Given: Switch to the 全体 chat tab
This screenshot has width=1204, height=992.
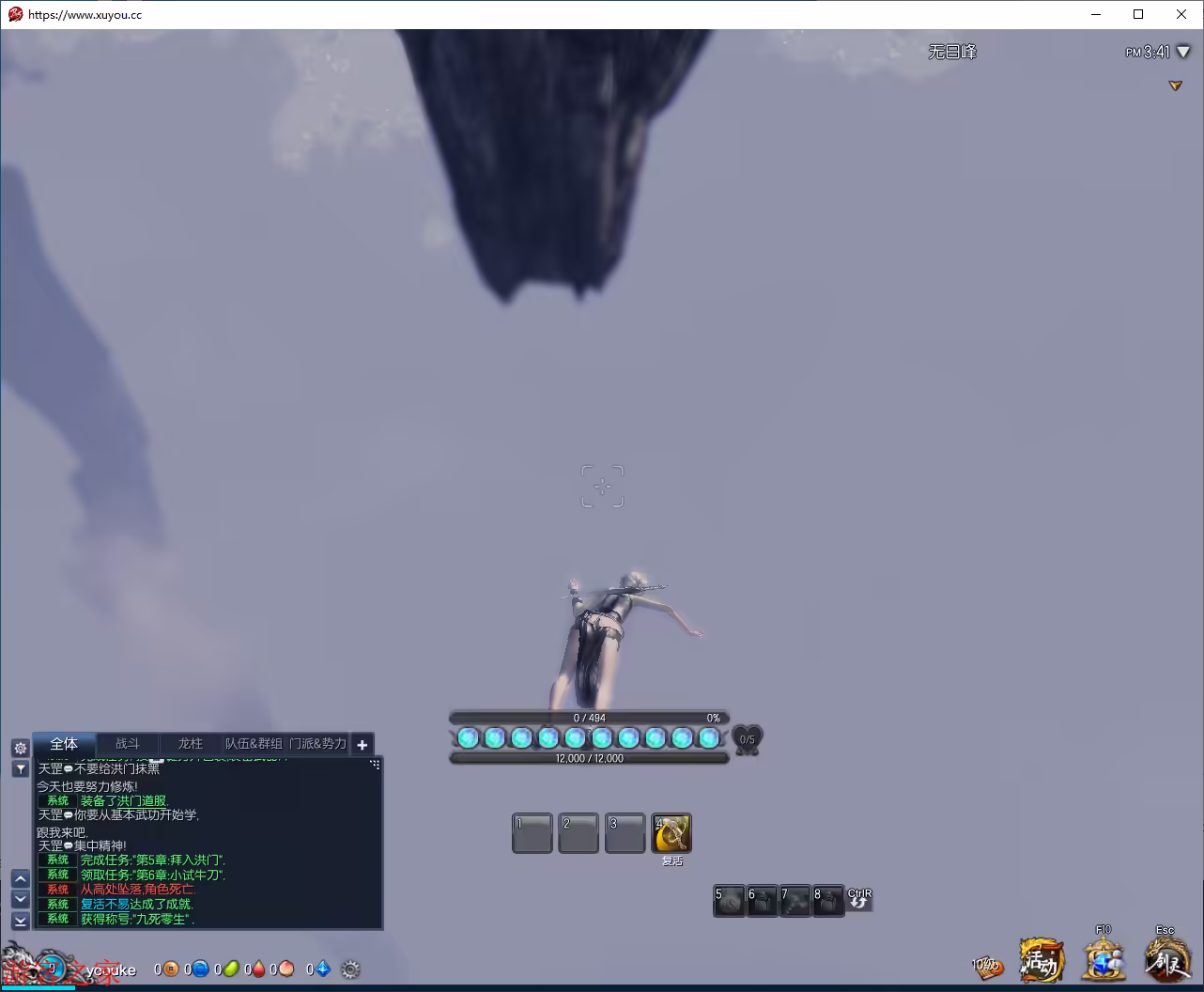Looking at the screenshot, I should (64, 744).
